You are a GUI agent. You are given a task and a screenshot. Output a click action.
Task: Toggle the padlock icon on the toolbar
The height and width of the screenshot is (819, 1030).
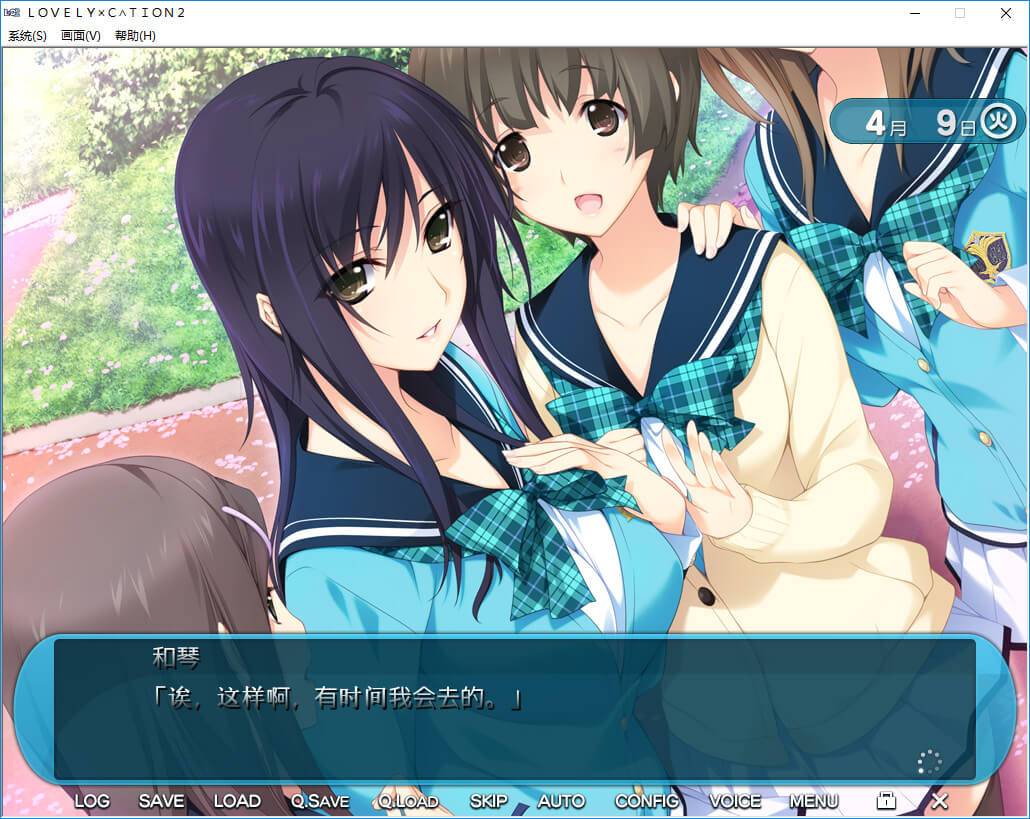[x=886, y=800]
